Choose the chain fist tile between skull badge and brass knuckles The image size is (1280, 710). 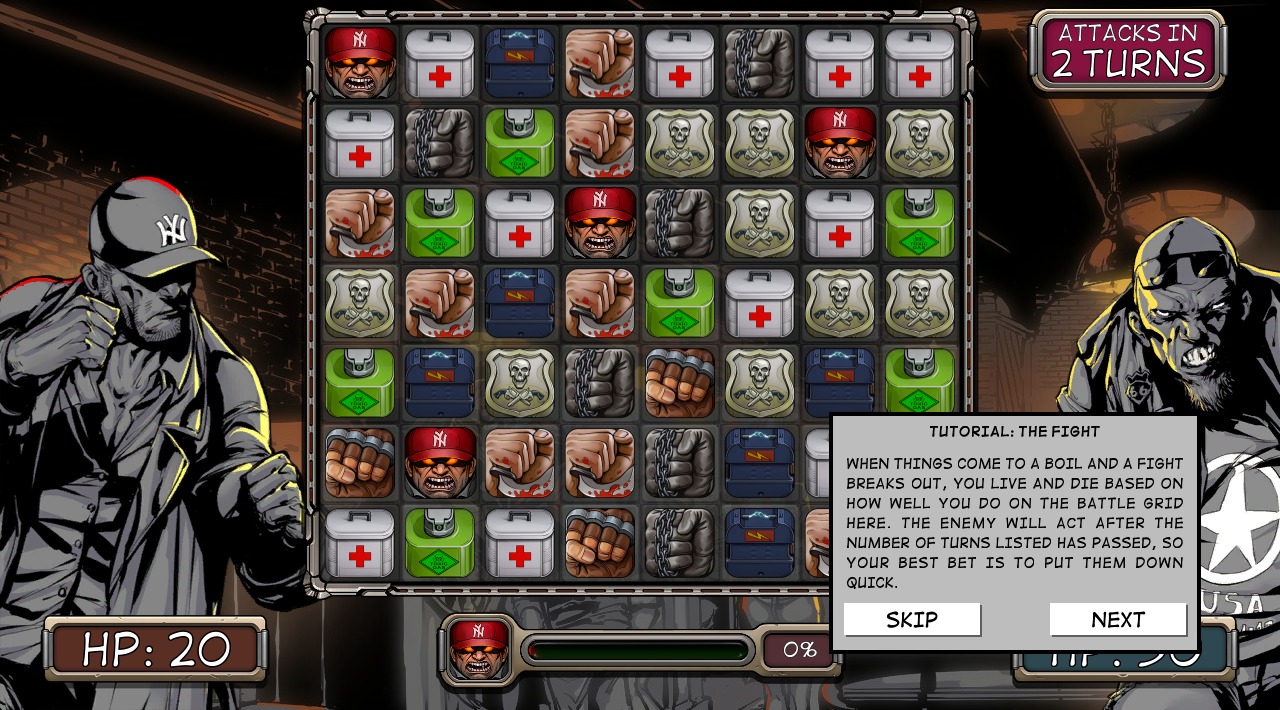600,383
